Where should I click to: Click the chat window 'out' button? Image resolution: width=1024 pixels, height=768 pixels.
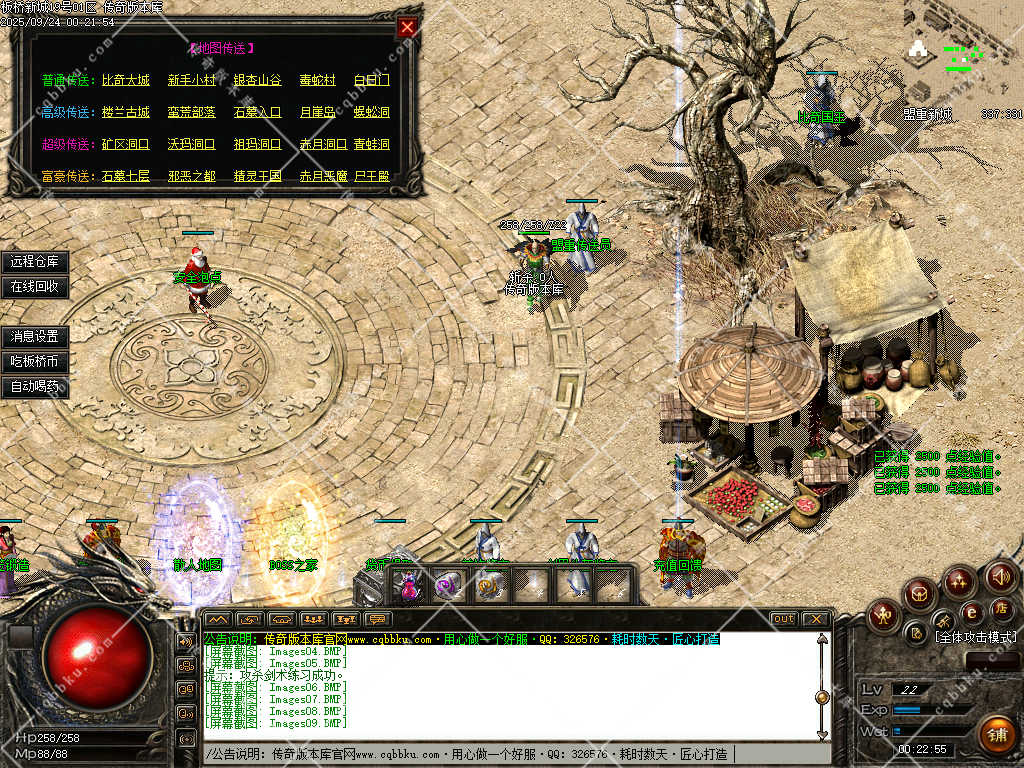pyautogui.click(x=783, y=619)
